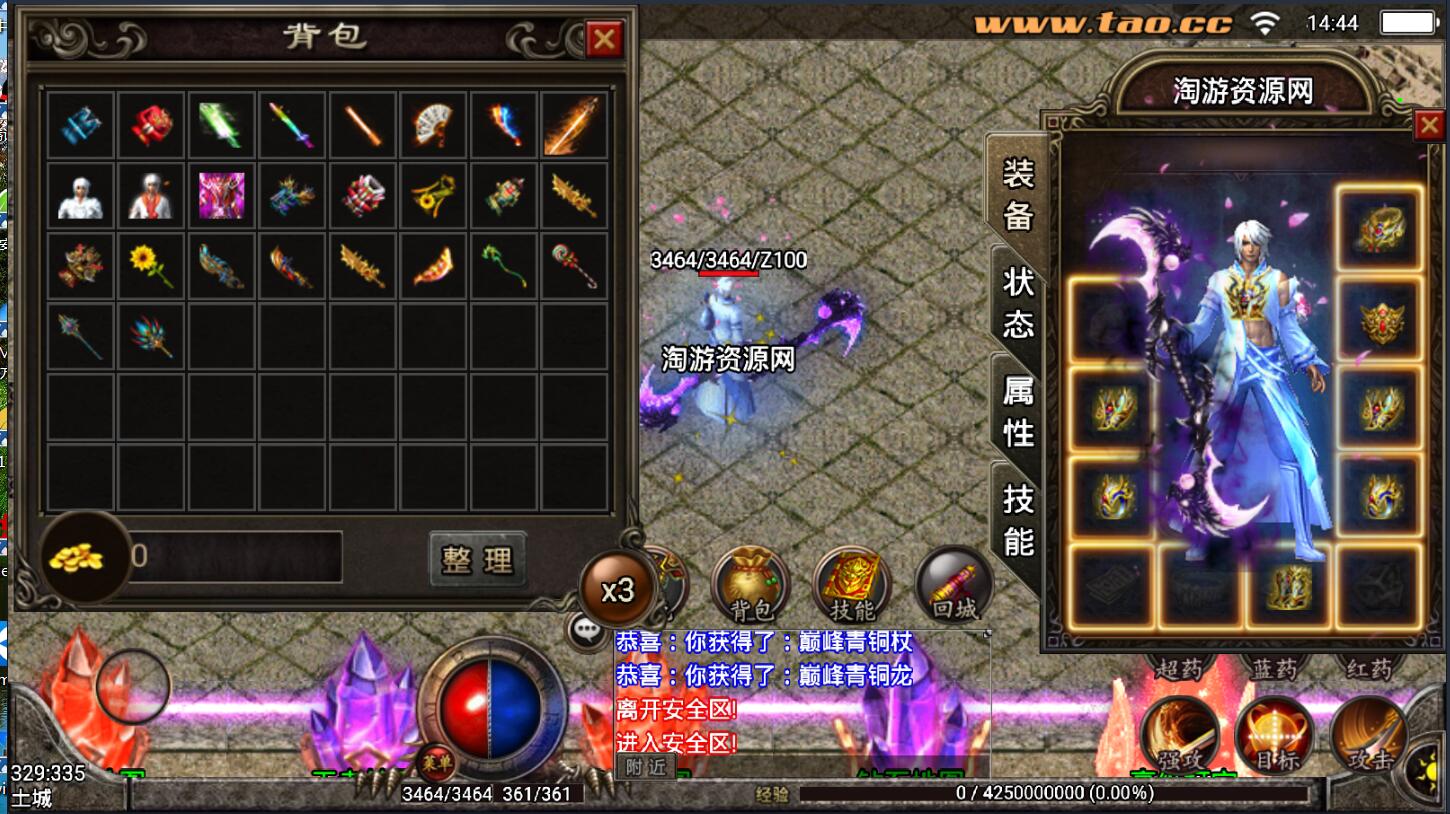The width and height of the screenshot is (1450, 814).
Task: Click the 整理 sort button
Action: 477,559
